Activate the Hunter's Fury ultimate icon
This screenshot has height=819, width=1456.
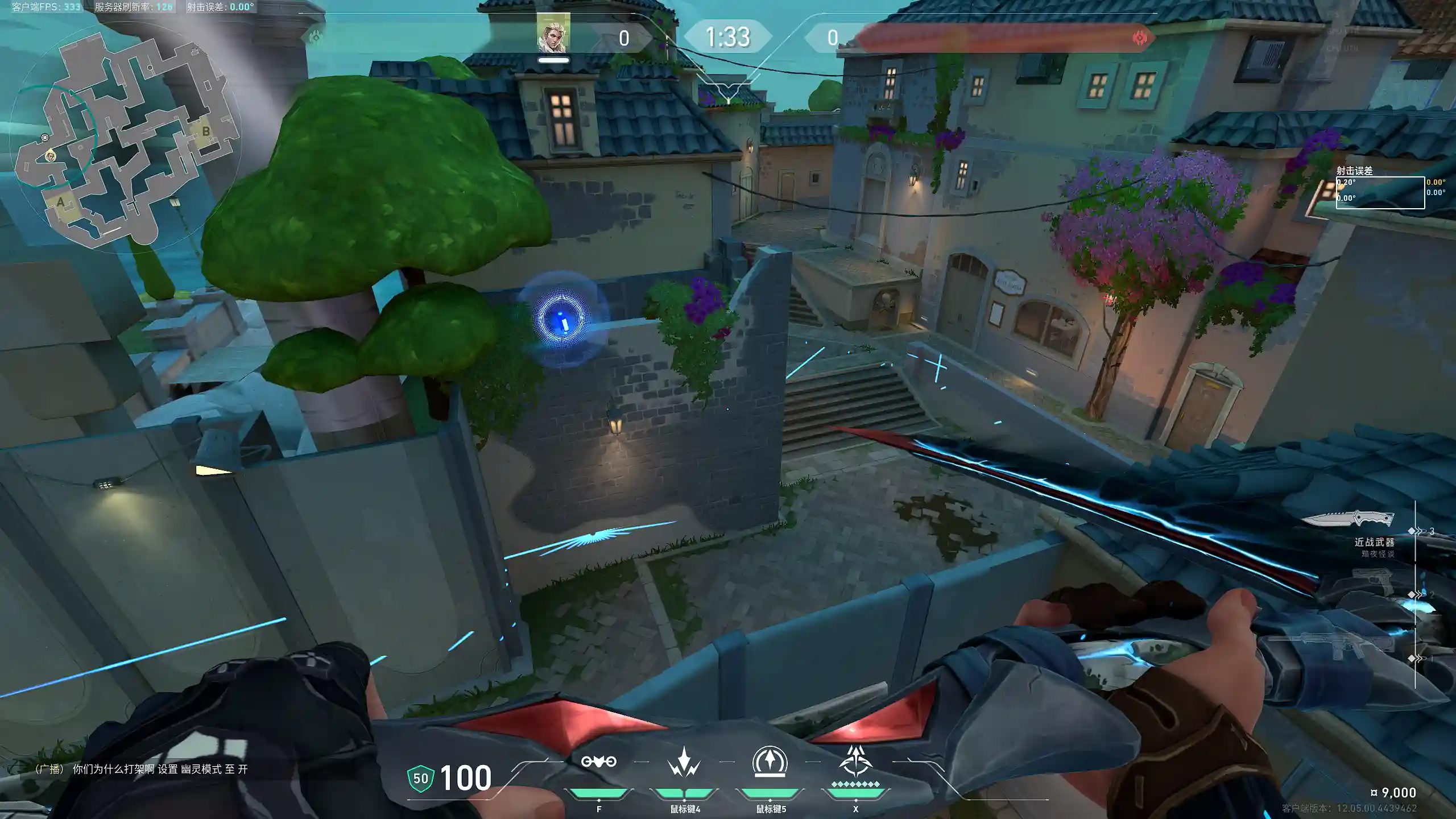pos(855,762)
